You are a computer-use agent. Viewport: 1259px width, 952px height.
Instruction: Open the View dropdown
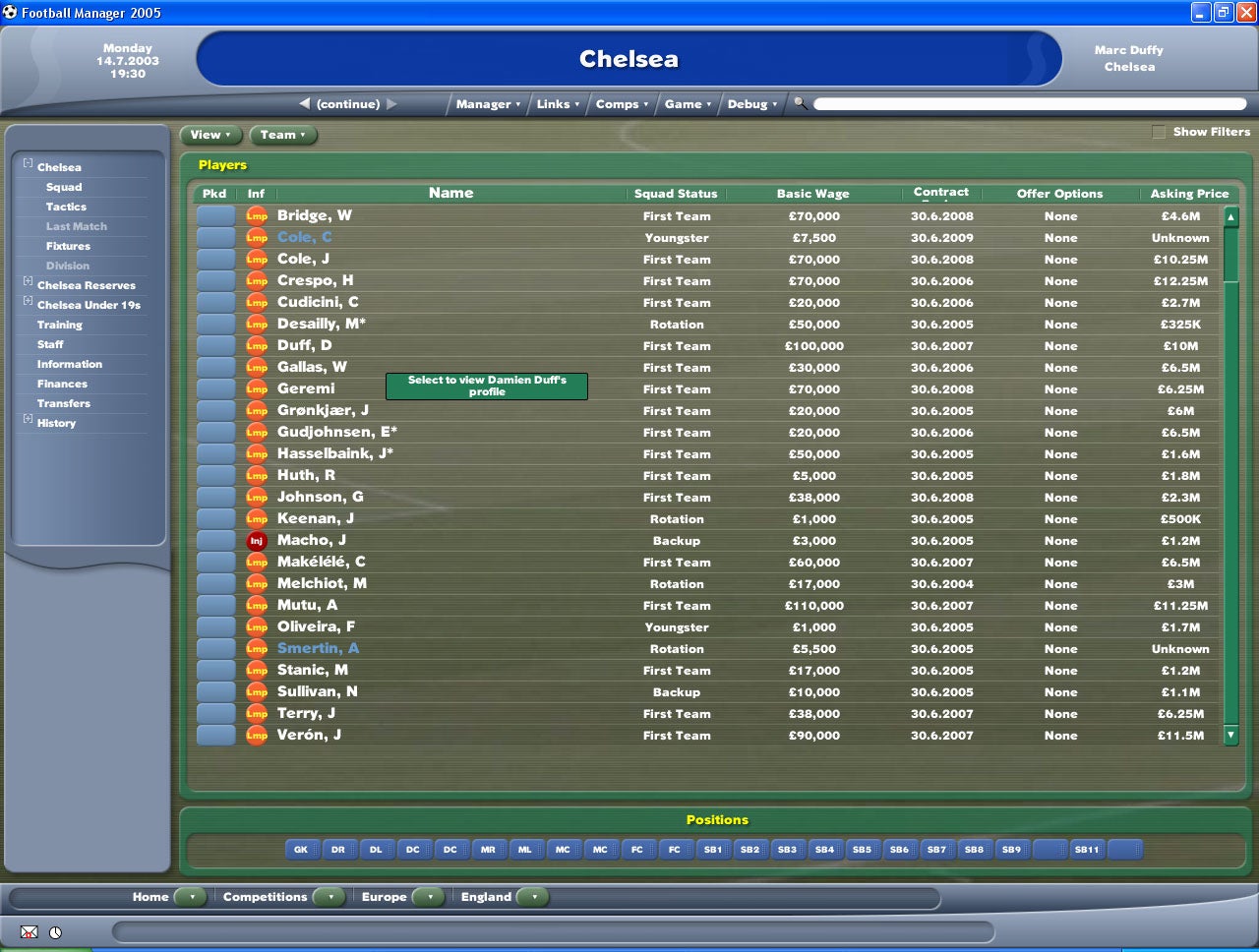coord(211,135)
